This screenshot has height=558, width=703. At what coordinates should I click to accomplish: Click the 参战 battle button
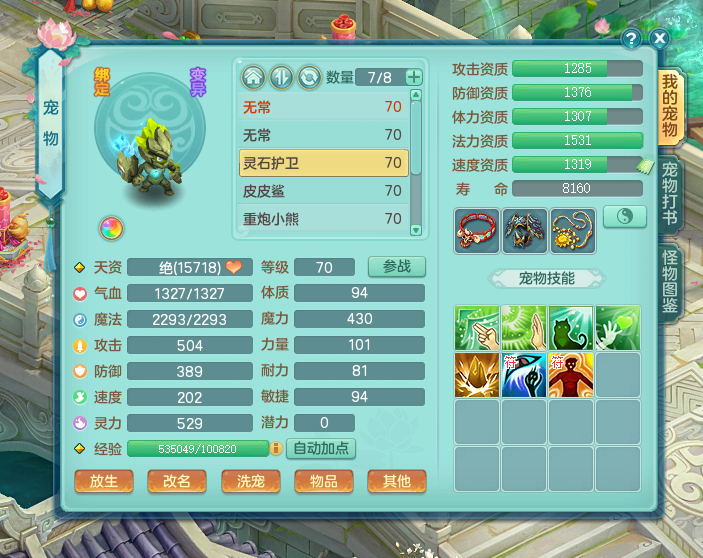click(x=396, y=267)
